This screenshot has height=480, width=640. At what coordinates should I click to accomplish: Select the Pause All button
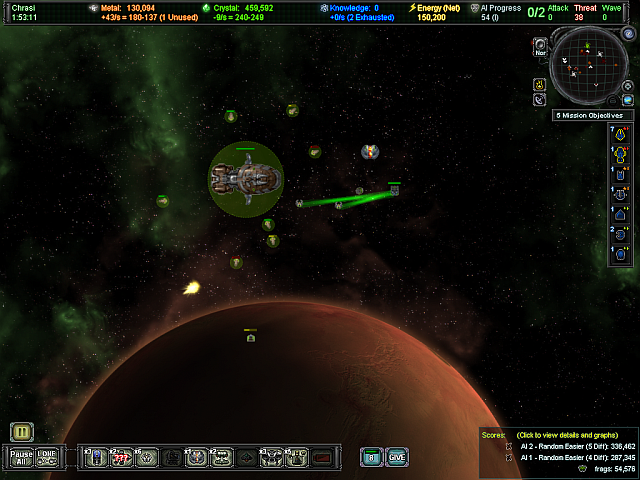pos(22,457)
